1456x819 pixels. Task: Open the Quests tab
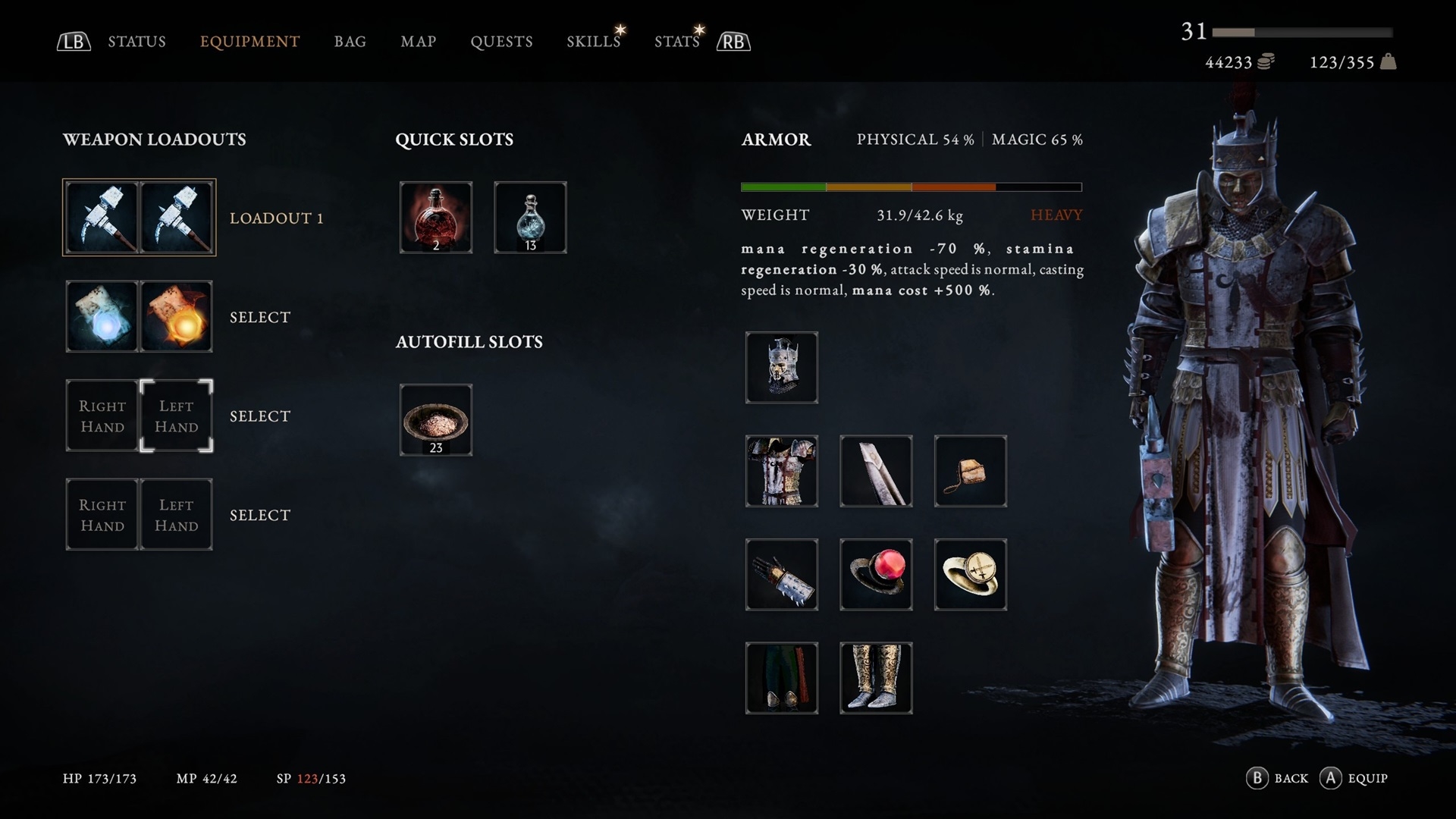[501, 42]
